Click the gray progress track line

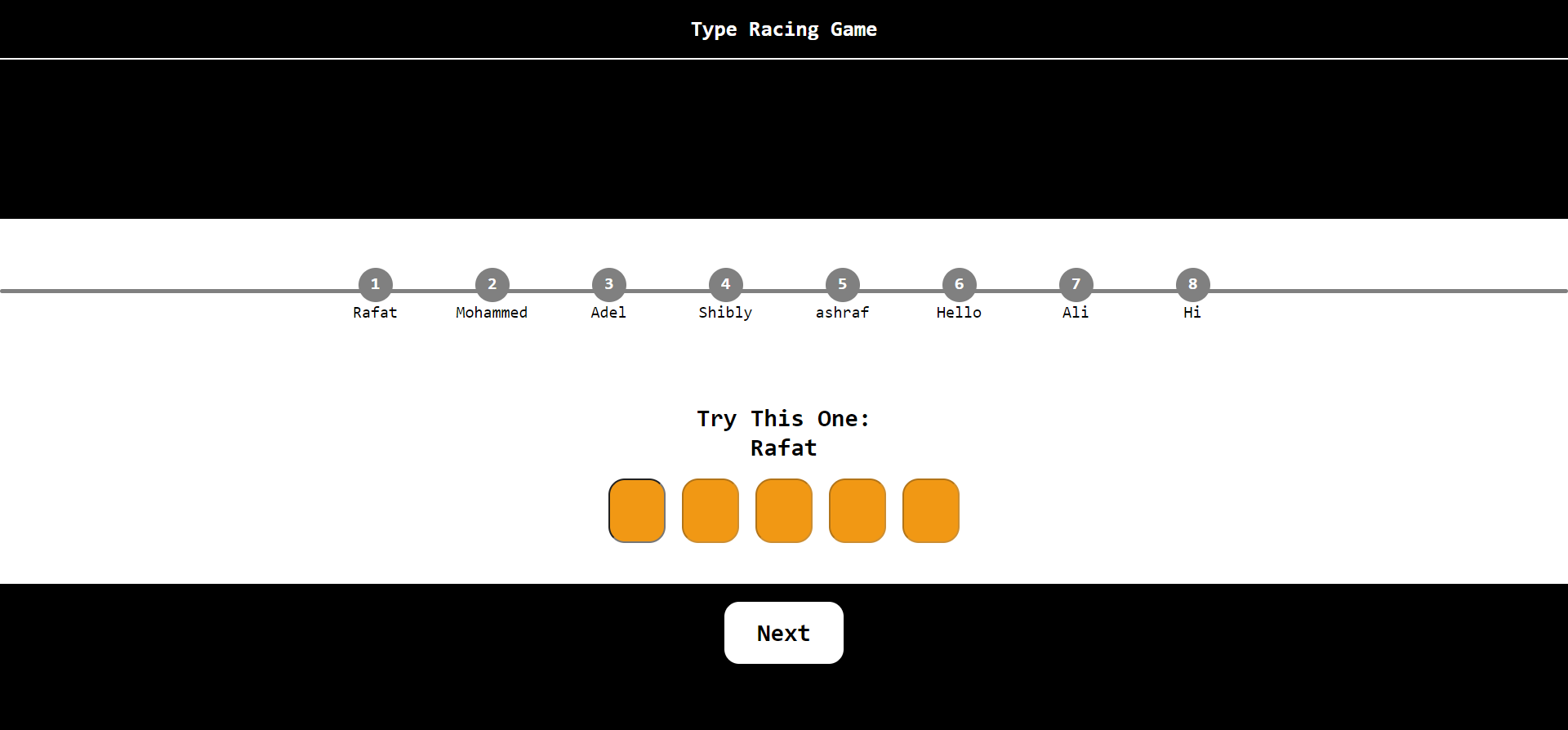point(163,291)
